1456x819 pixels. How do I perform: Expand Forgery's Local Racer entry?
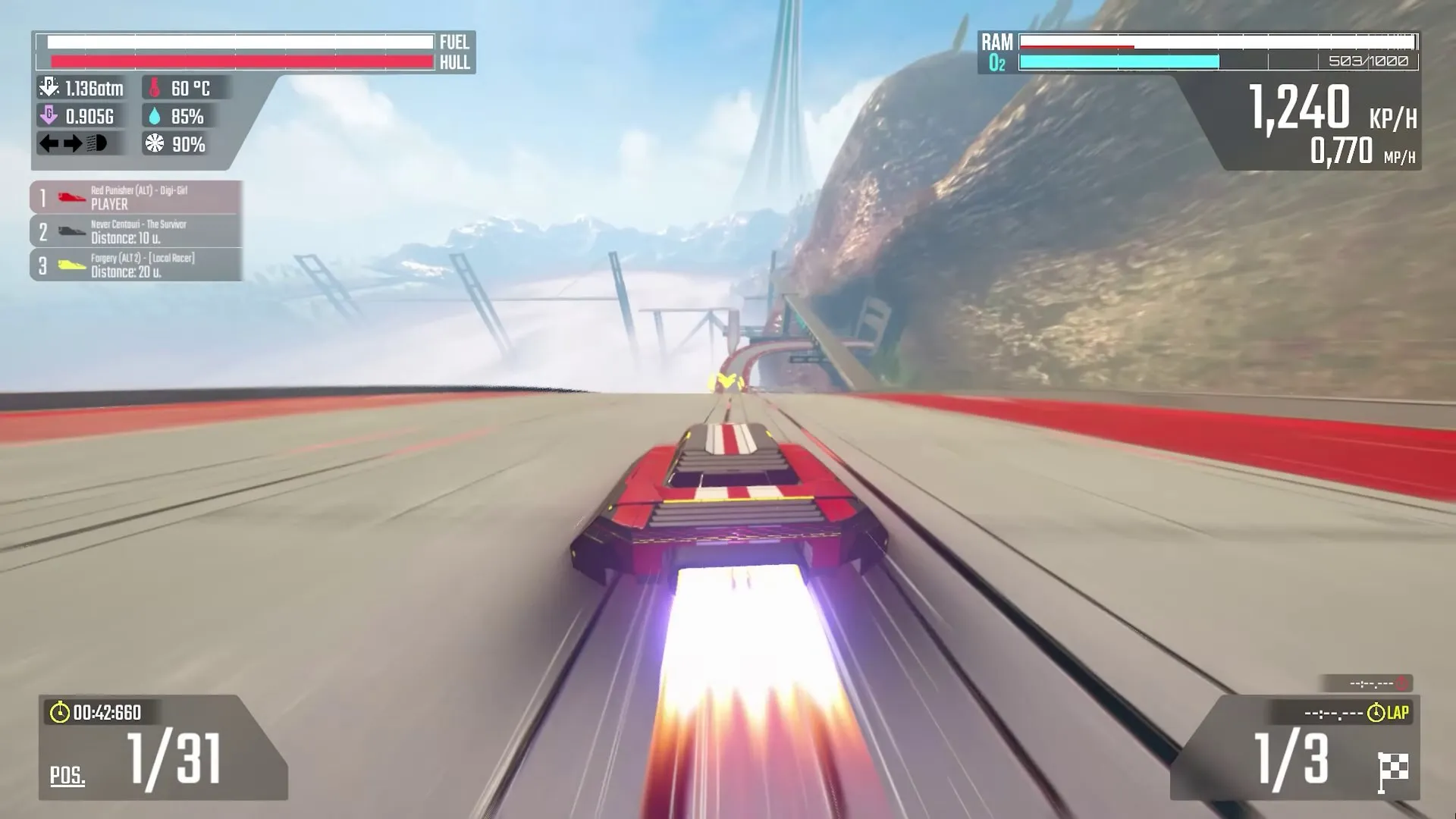point(136,264)
